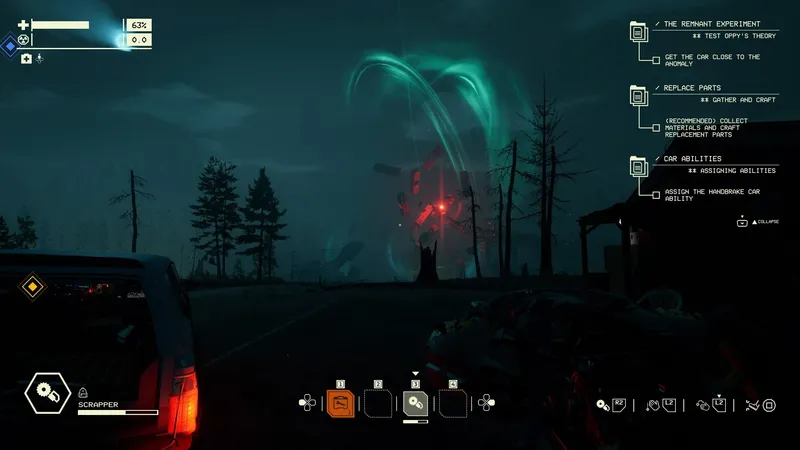This screenshot has width=800, height=450.
Task: Click the medkit status icon under health
Action: point(26,59)
